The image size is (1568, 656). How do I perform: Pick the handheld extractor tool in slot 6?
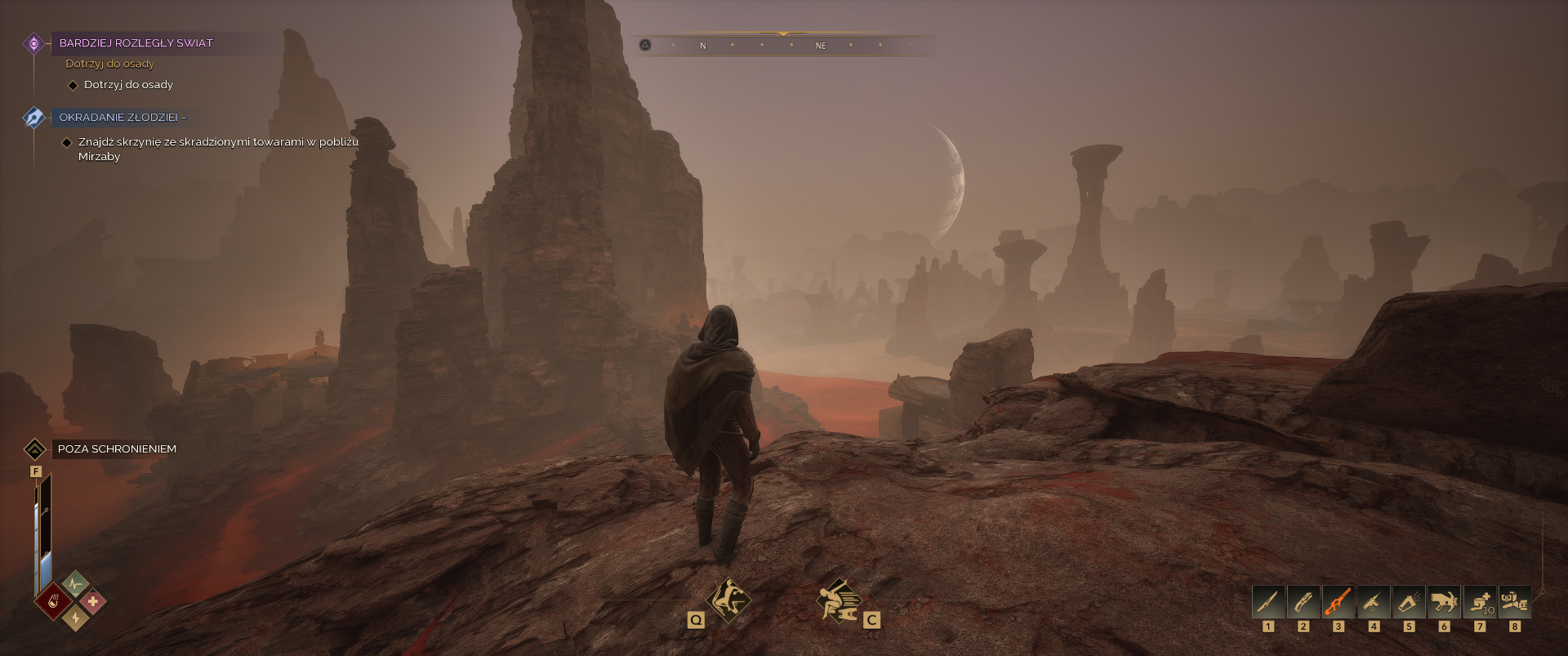click(x=1444, y=602)
